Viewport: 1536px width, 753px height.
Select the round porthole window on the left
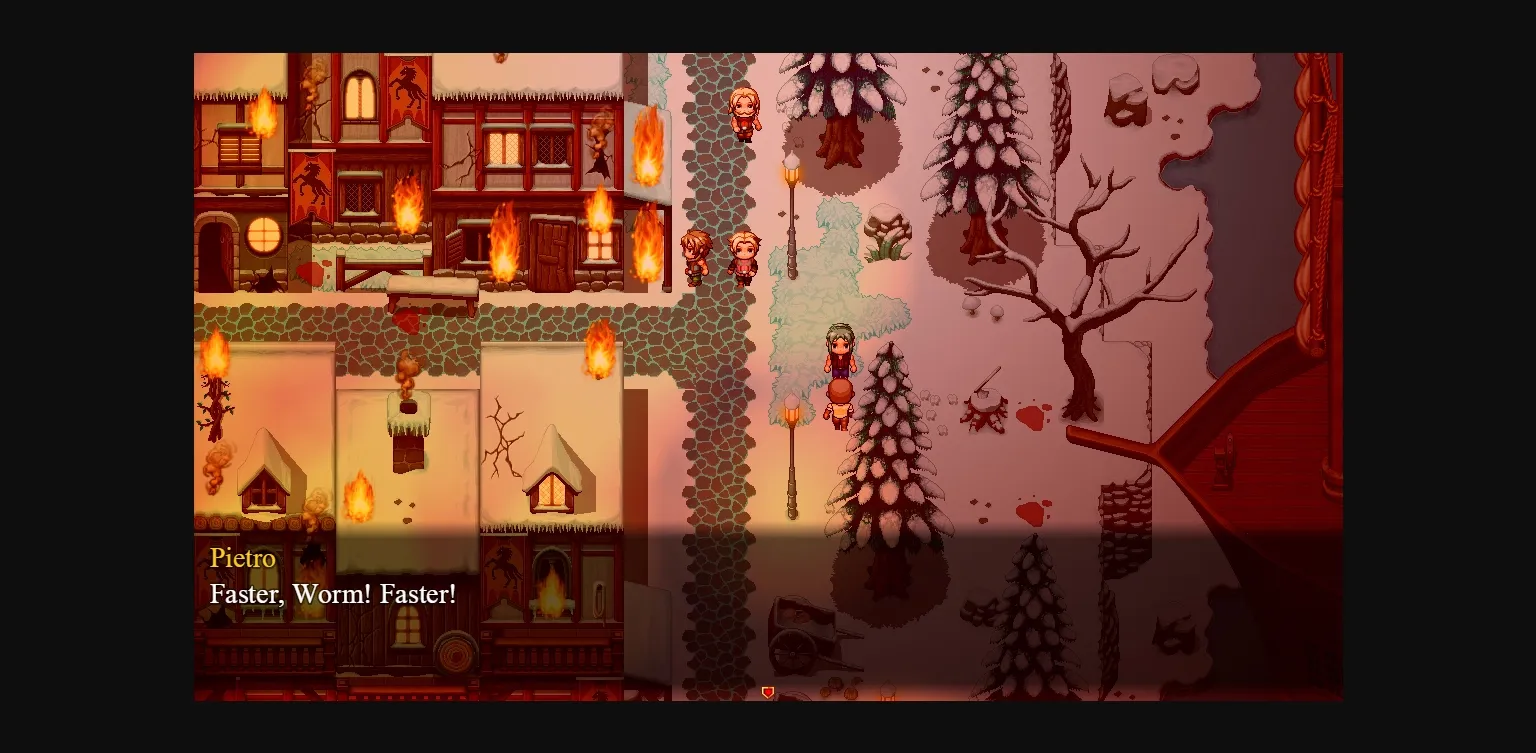264,237
